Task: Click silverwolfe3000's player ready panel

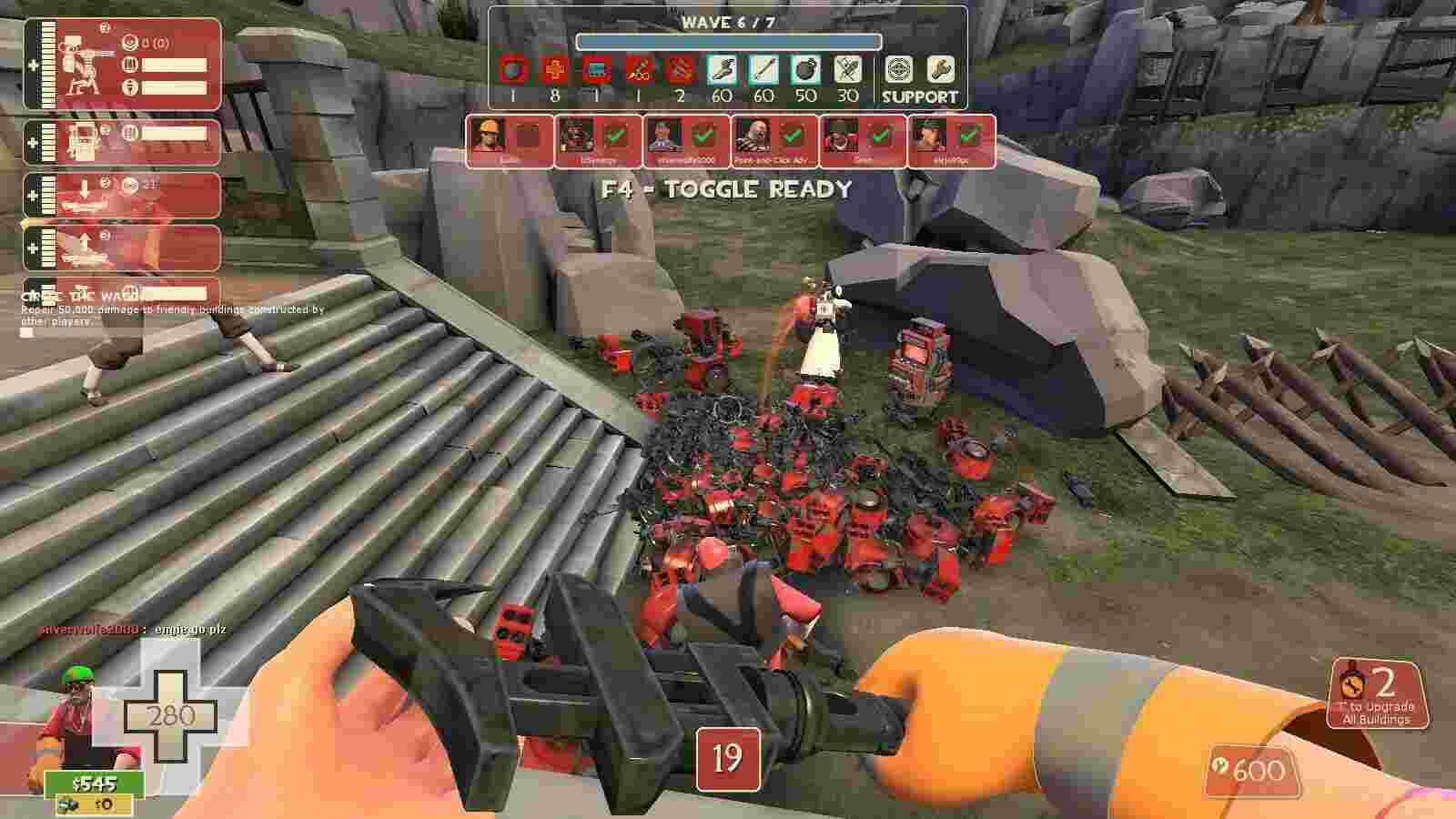Action: pyautogui.click(x=687, y=141)
